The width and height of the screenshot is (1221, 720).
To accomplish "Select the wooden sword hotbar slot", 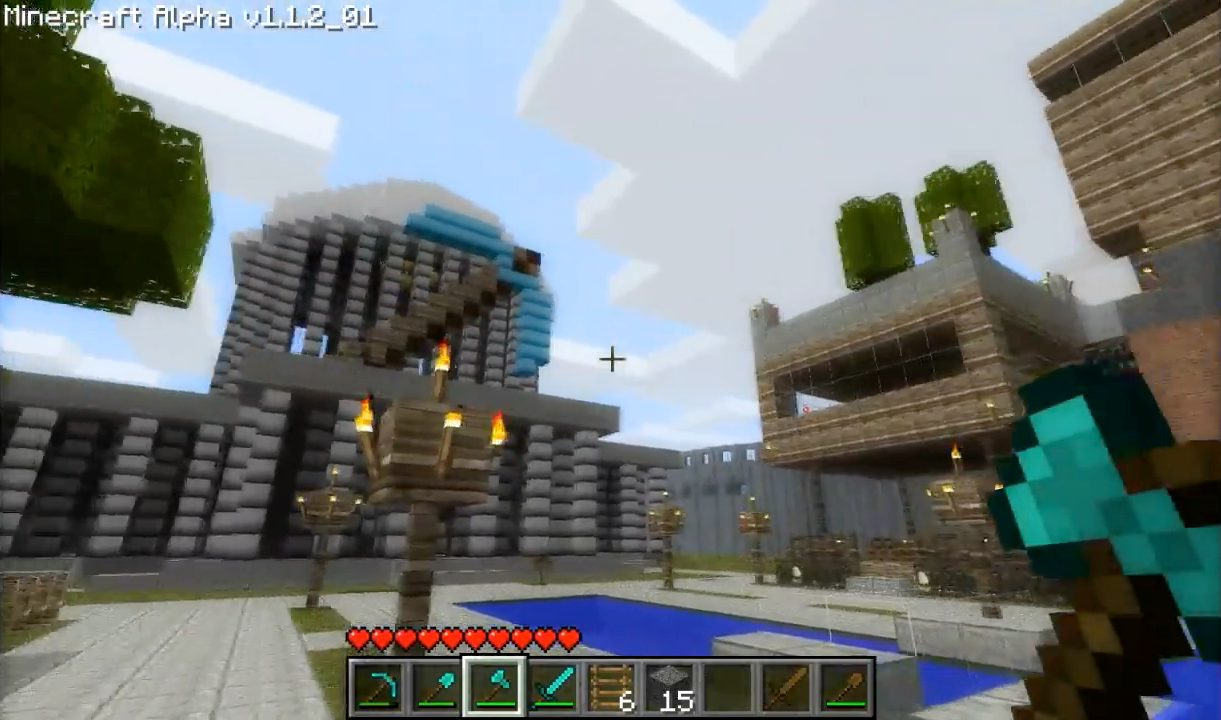I will click(785, 687).
